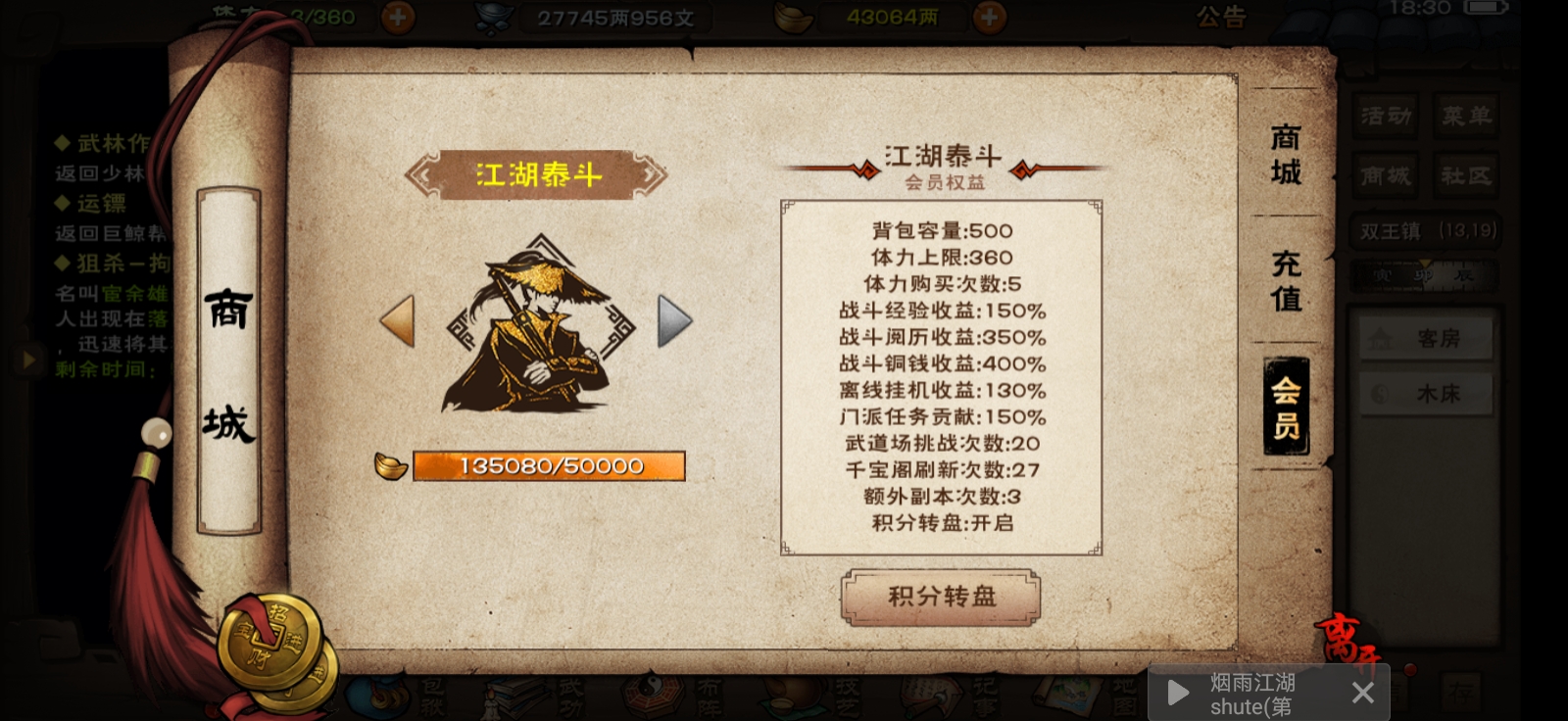Click the left arrow to previous VIP tier

[396, 320]
